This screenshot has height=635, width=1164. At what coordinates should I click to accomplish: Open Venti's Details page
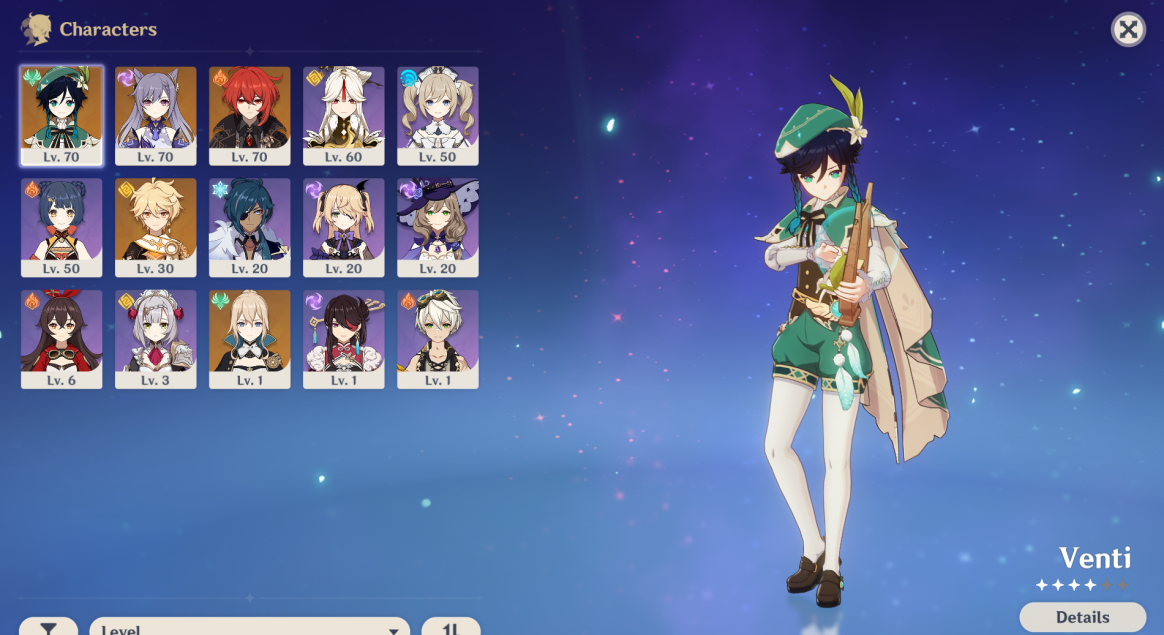[1082, 617]
